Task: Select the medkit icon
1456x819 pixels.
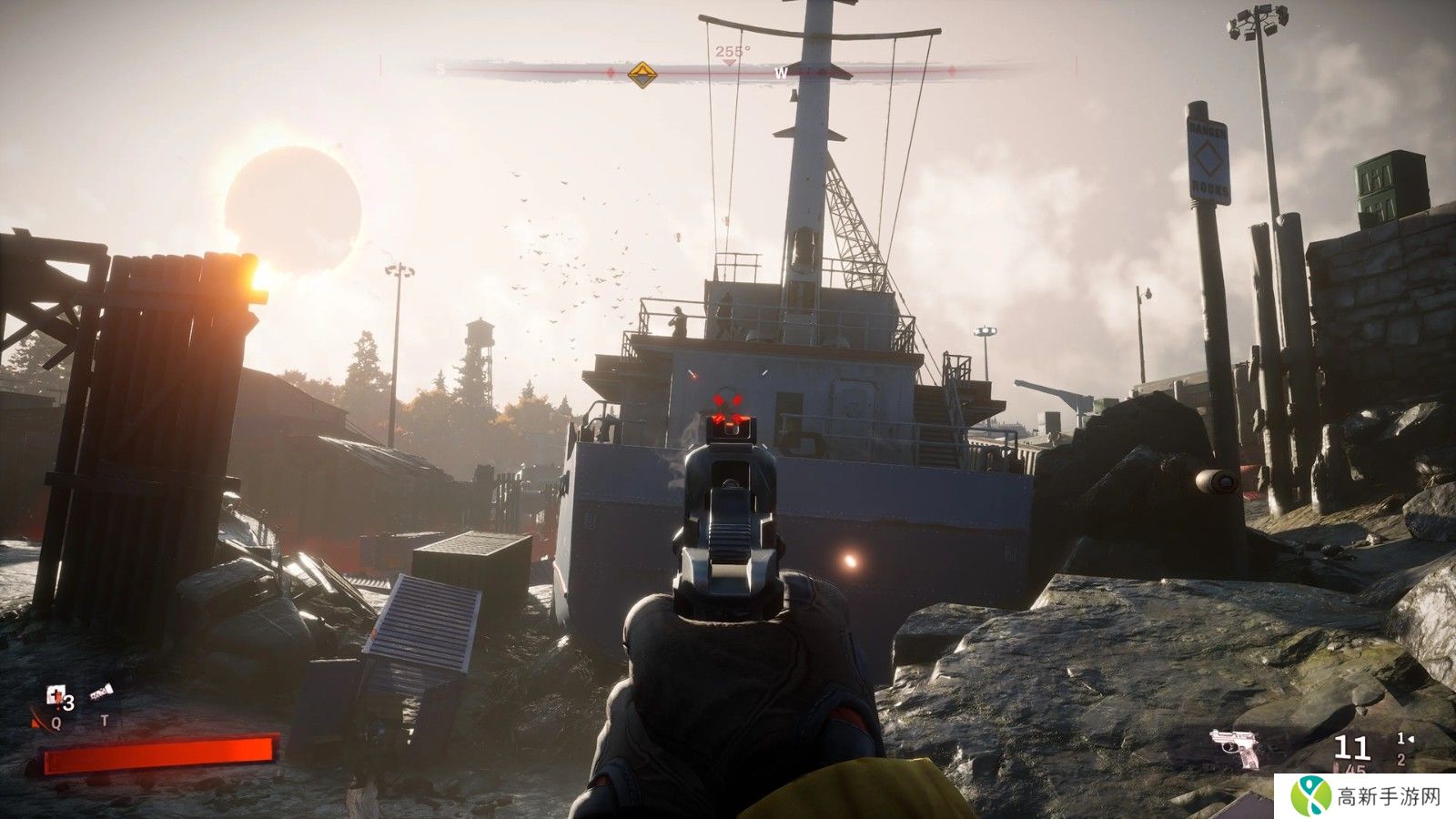Action: click(x=56, y=697)
